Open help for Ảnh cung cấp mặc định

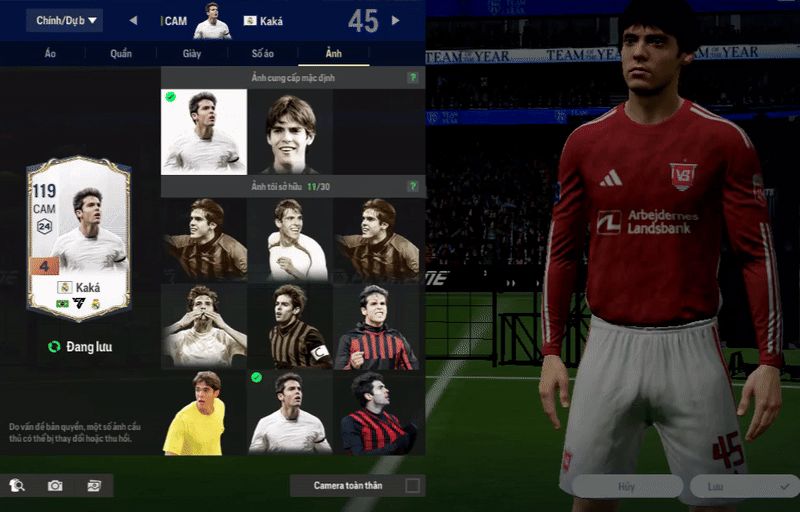(x=412, y=77)
